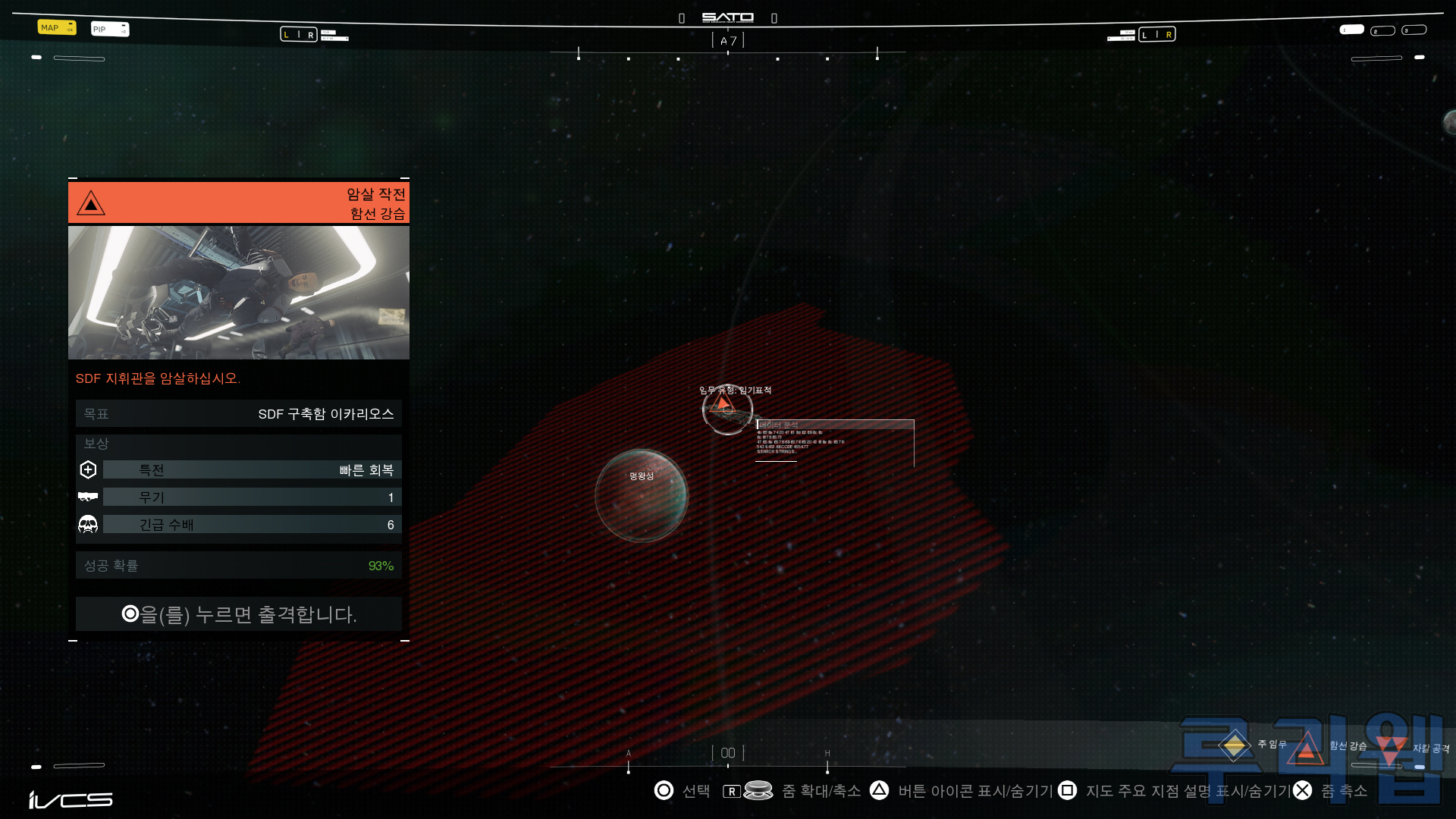Select the Pluto (명왕성) planet node

pyautogui.click(x=642, y=496)
